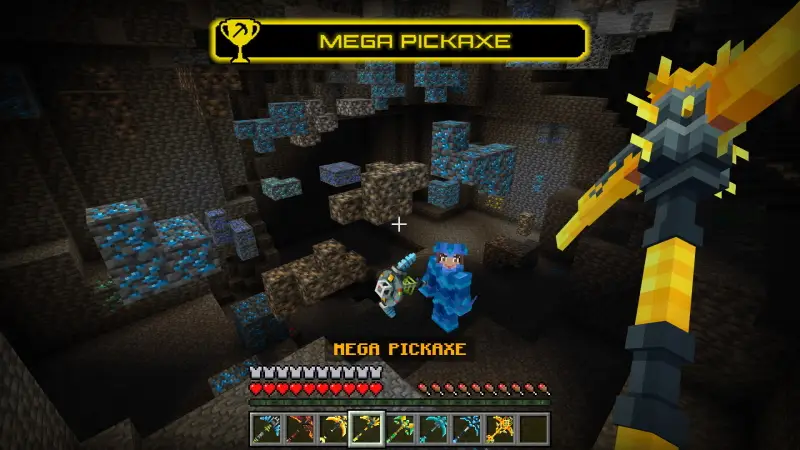
Task: Click the highlighted Mega Pickaxe hotbar slot
Action: coord(365,428)
